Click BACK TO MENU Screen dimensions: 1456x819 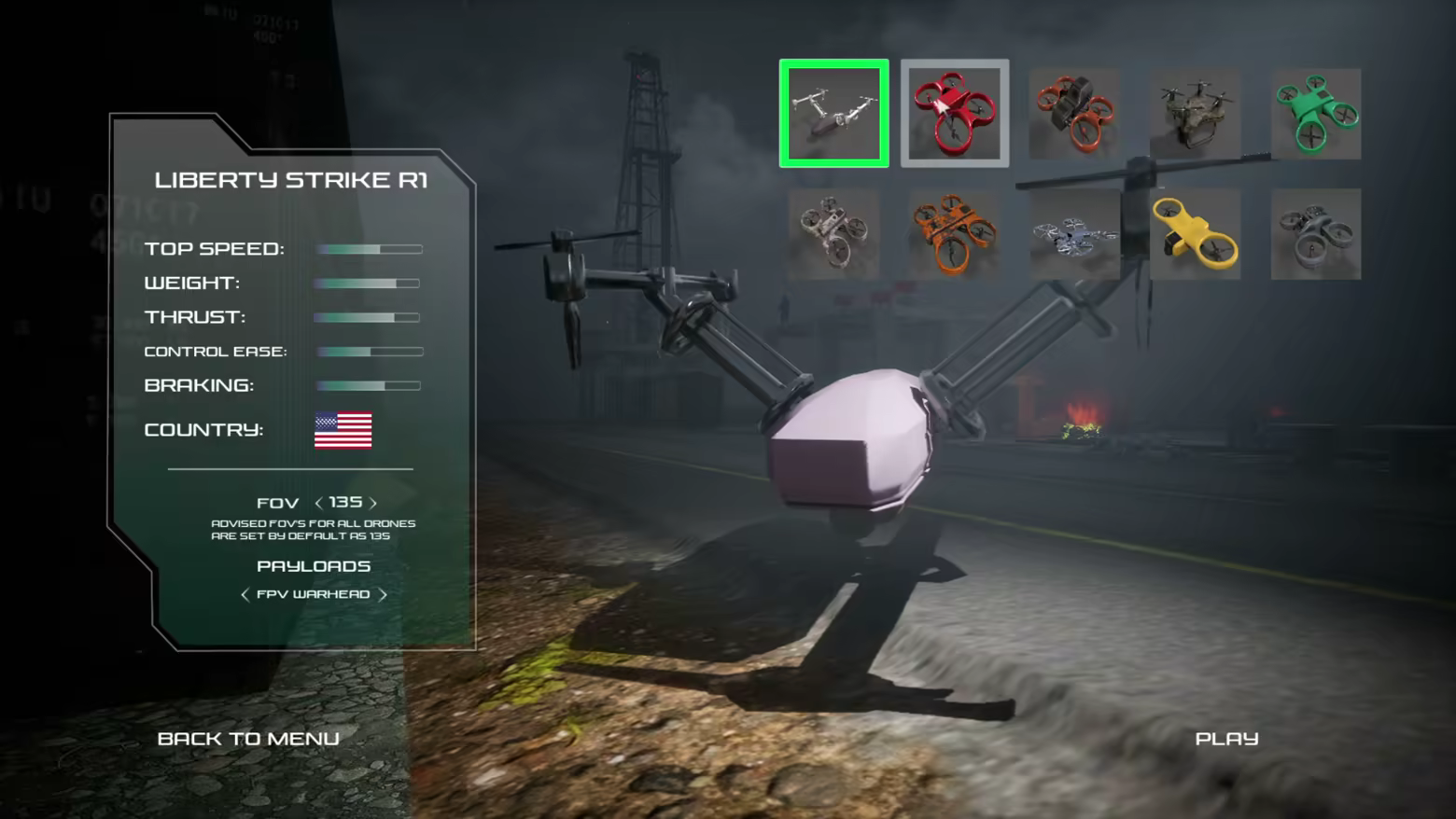(x=248, y=738)
